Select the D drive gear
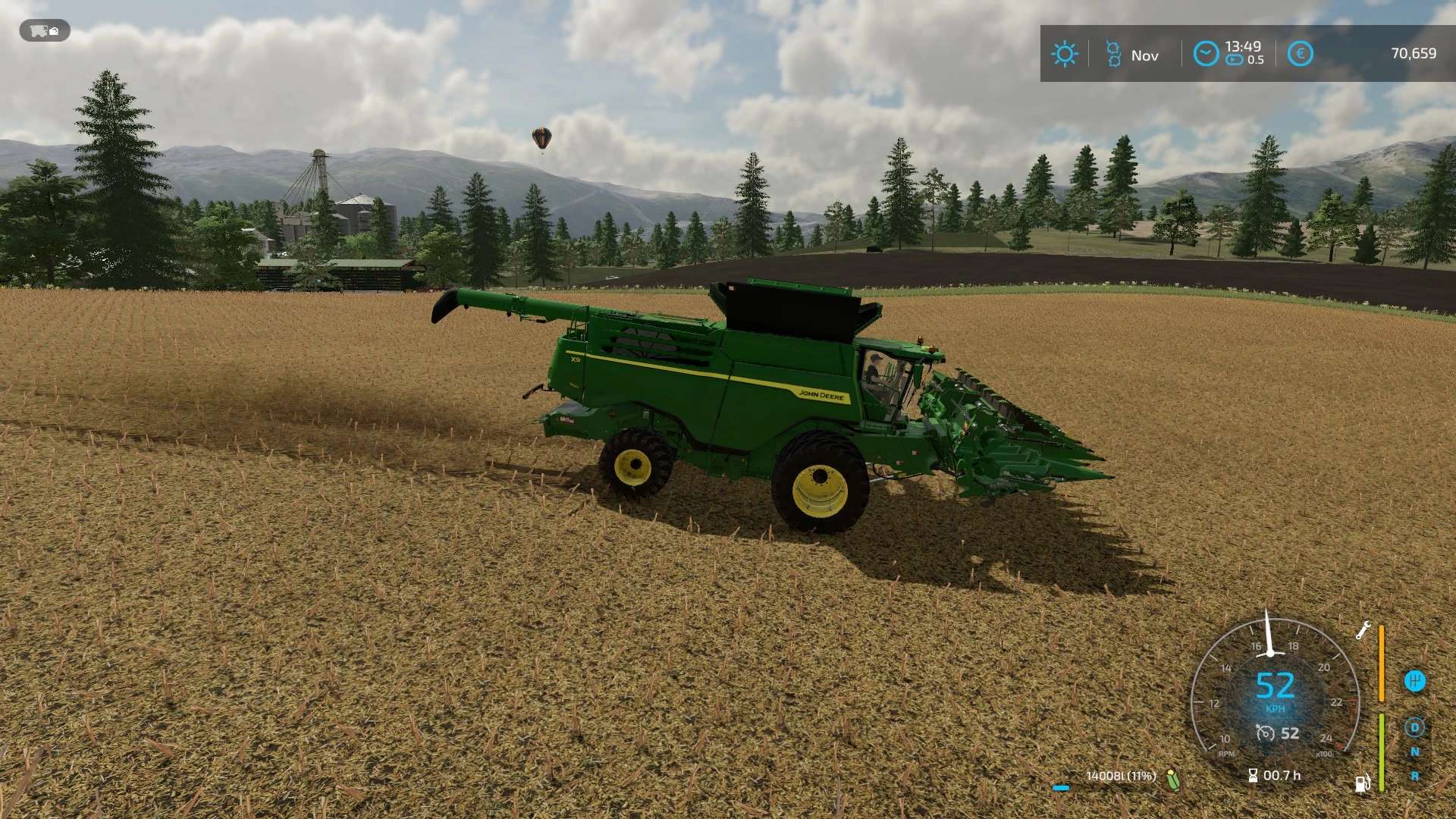 [x=1414, y=728]
